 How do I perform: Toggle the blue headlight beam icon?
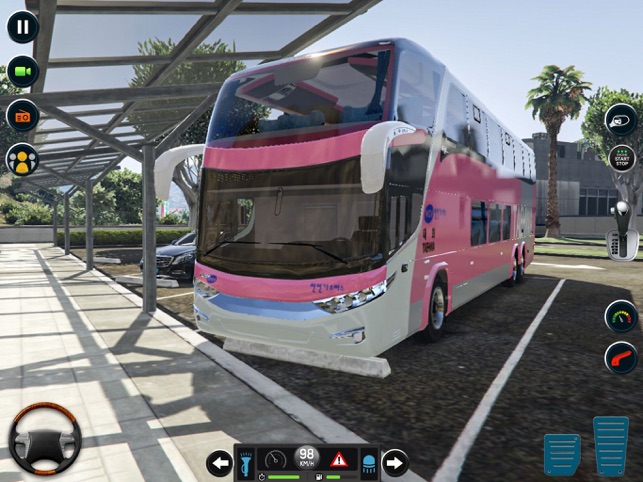coord(367,461)
